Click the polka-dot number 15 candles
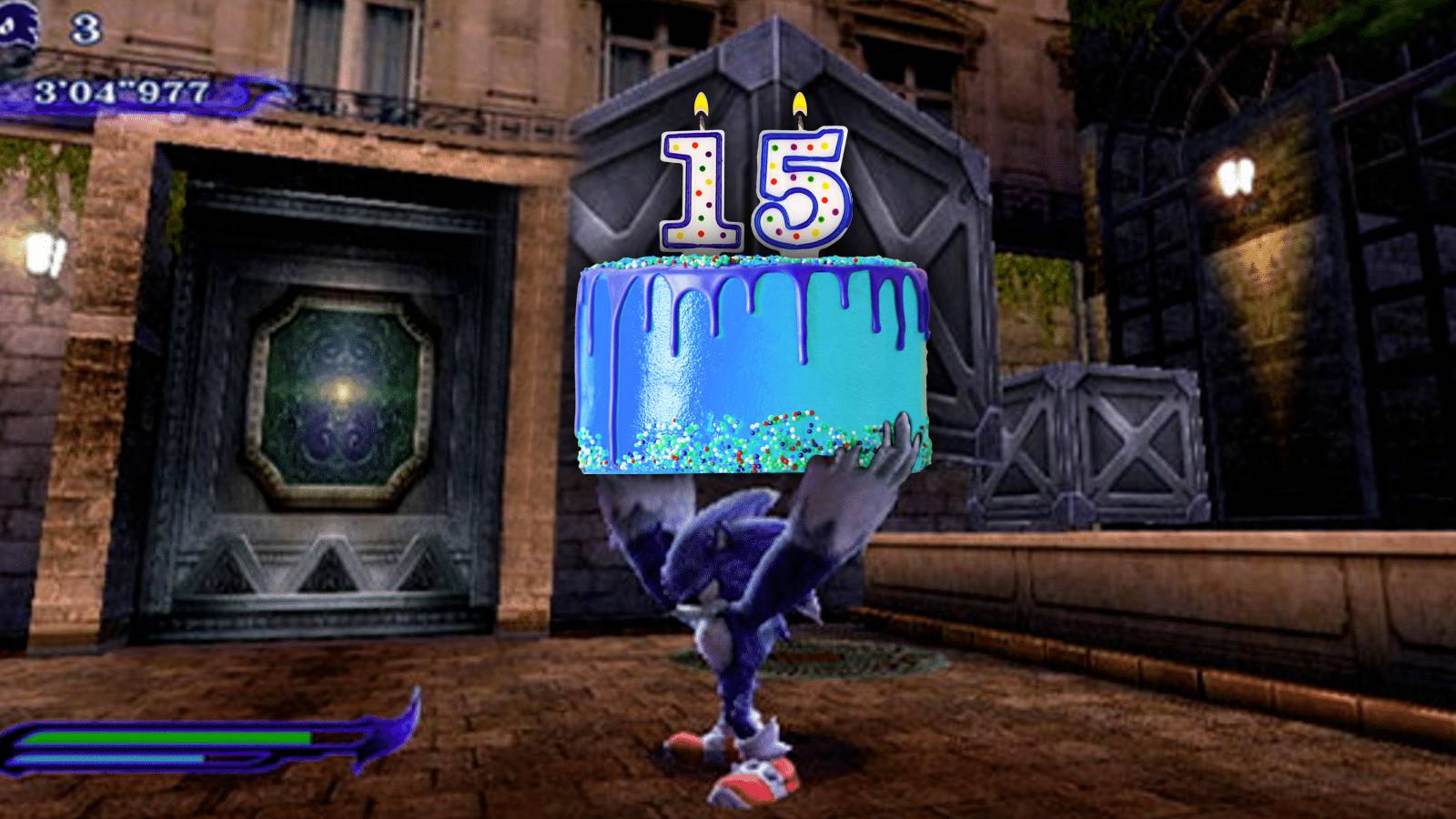Image resolution: width=1456 pixels, height=819 pixels. [x=751, y=187]
